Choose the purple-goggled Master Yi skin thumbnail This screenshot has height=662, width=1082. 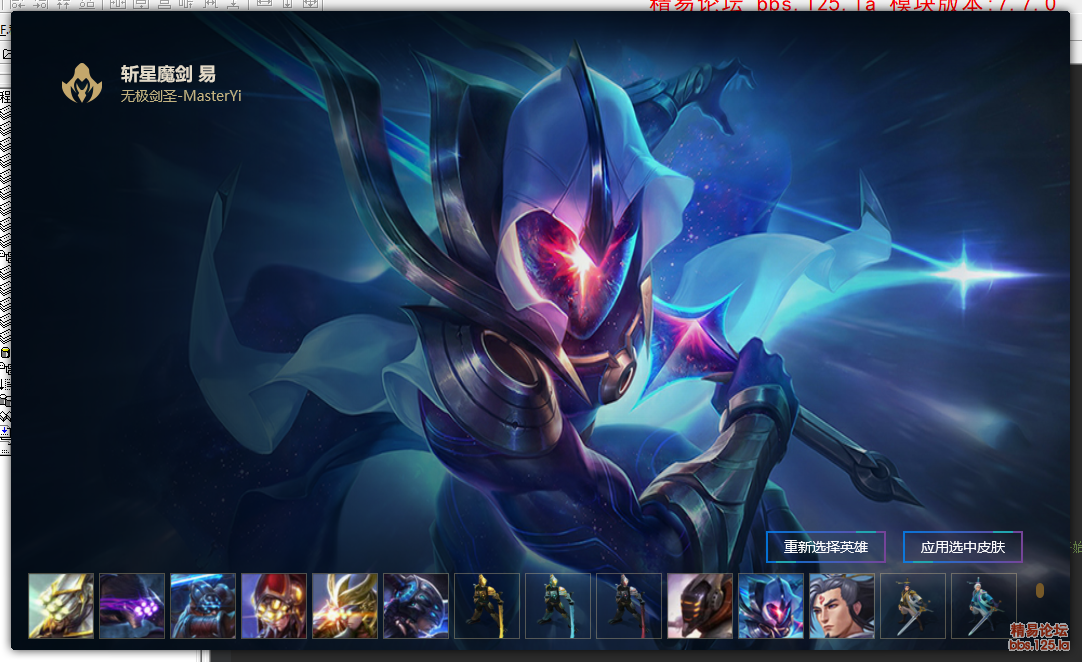[x=132, y=605]
